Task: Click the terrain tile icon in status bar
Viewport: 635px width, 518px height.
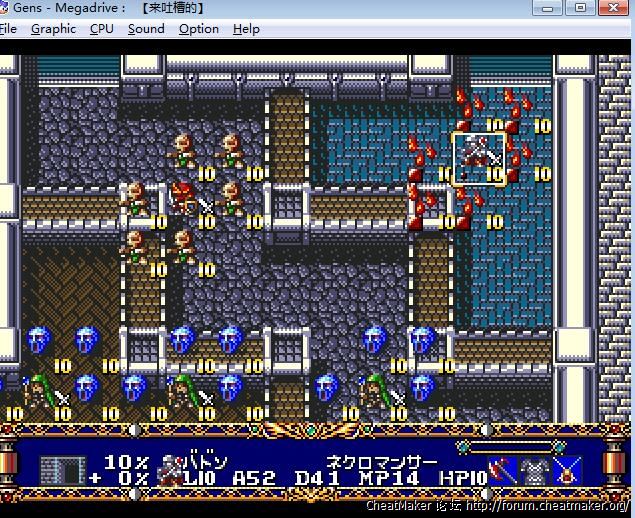Action: (62, 470)
